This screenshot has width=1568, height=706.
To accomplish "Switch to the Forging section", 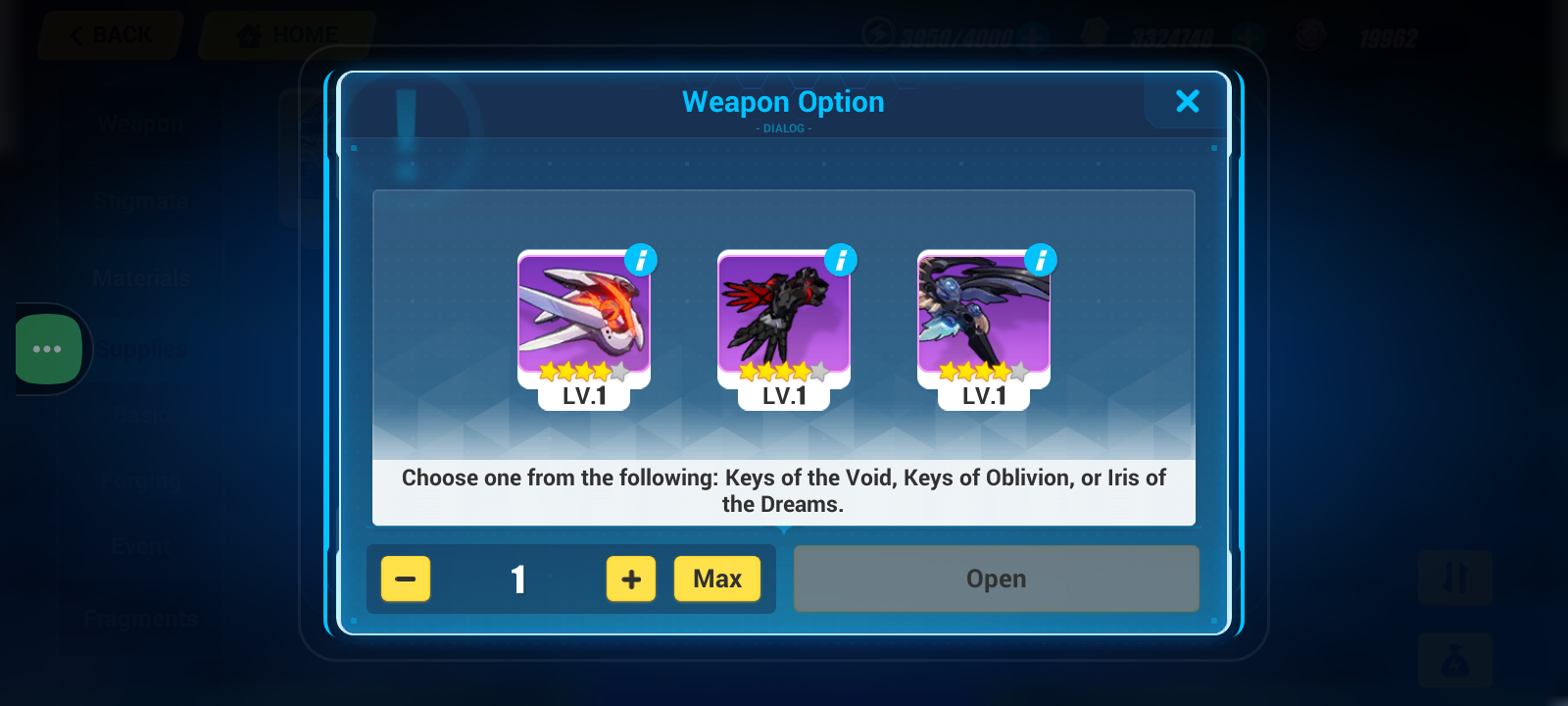I will tap(140, 480).
